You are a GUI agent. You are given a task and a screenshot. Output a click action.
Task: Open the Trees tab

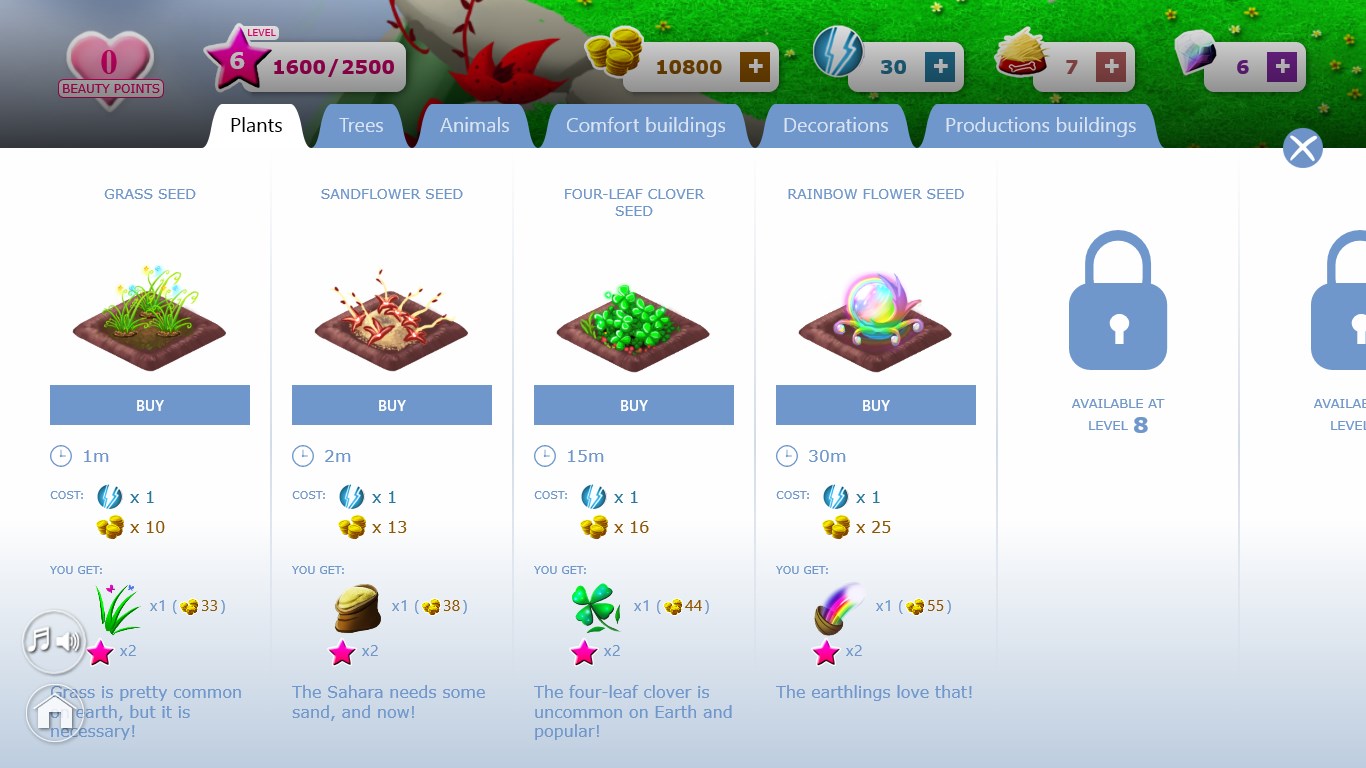point(361,126)
